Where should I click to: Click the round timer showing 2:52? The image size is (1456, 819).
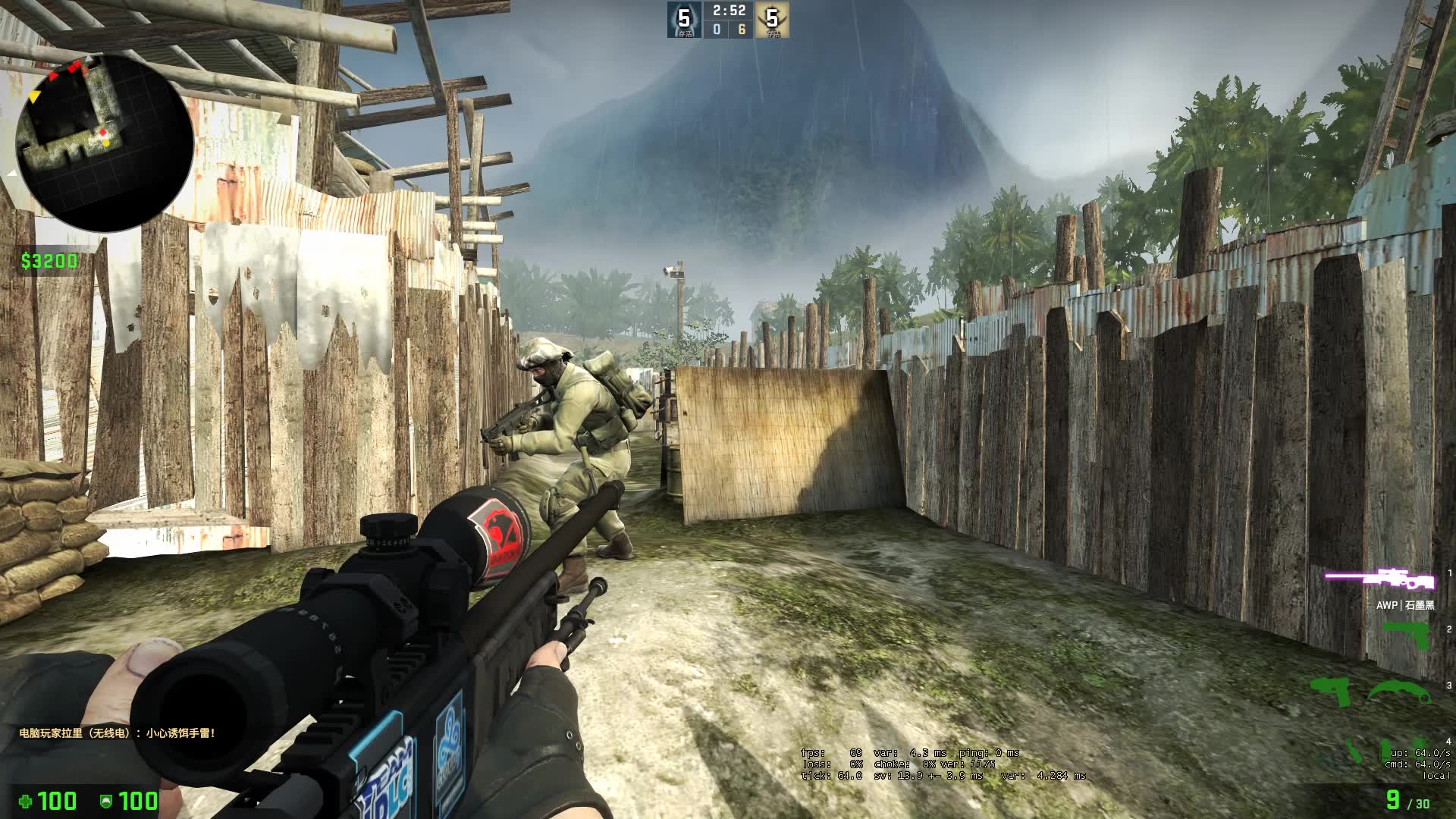point(730,11)
